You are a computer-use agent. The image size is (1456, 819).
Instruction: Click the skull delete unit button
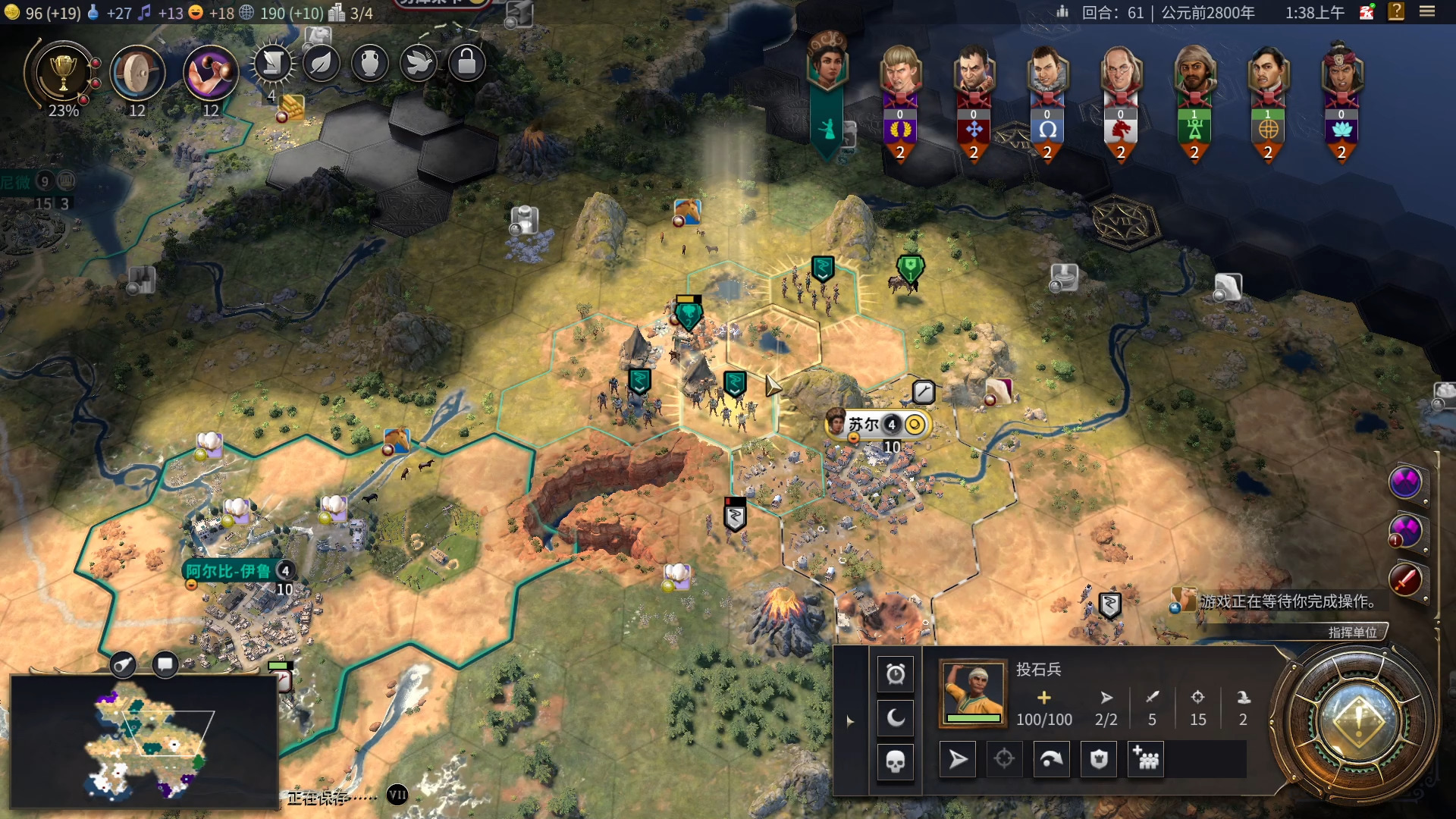coord(896,761)
